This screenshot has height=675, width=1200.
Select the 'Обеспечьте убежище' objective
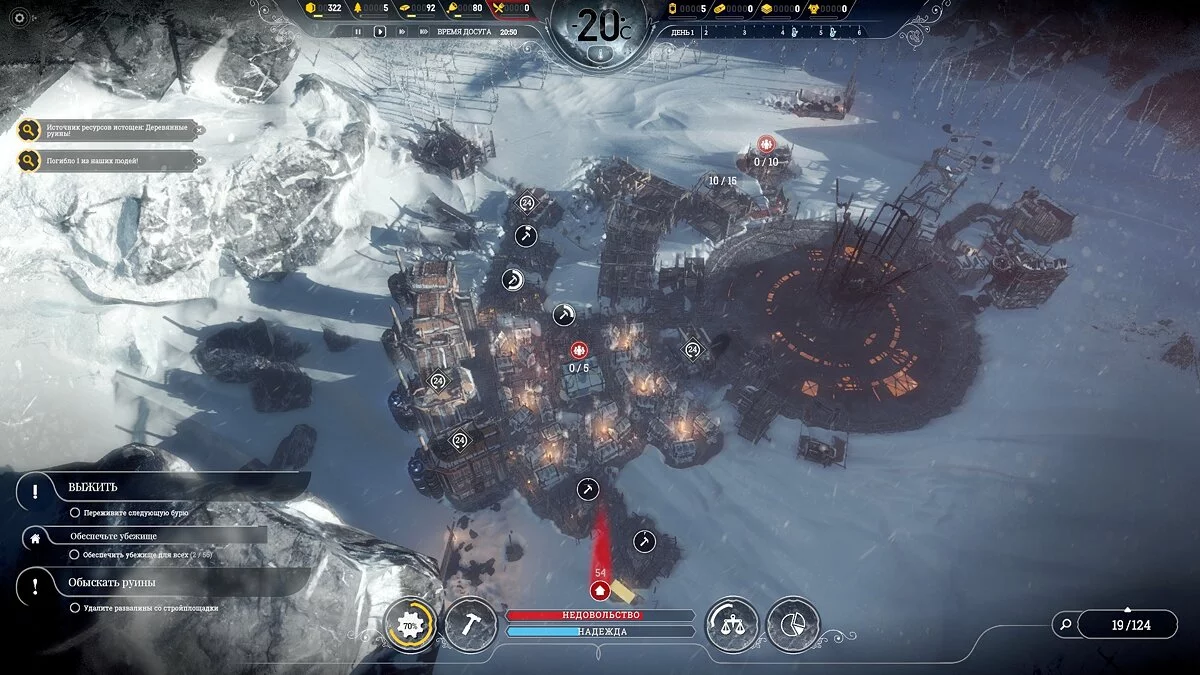(x=113, y=536)
